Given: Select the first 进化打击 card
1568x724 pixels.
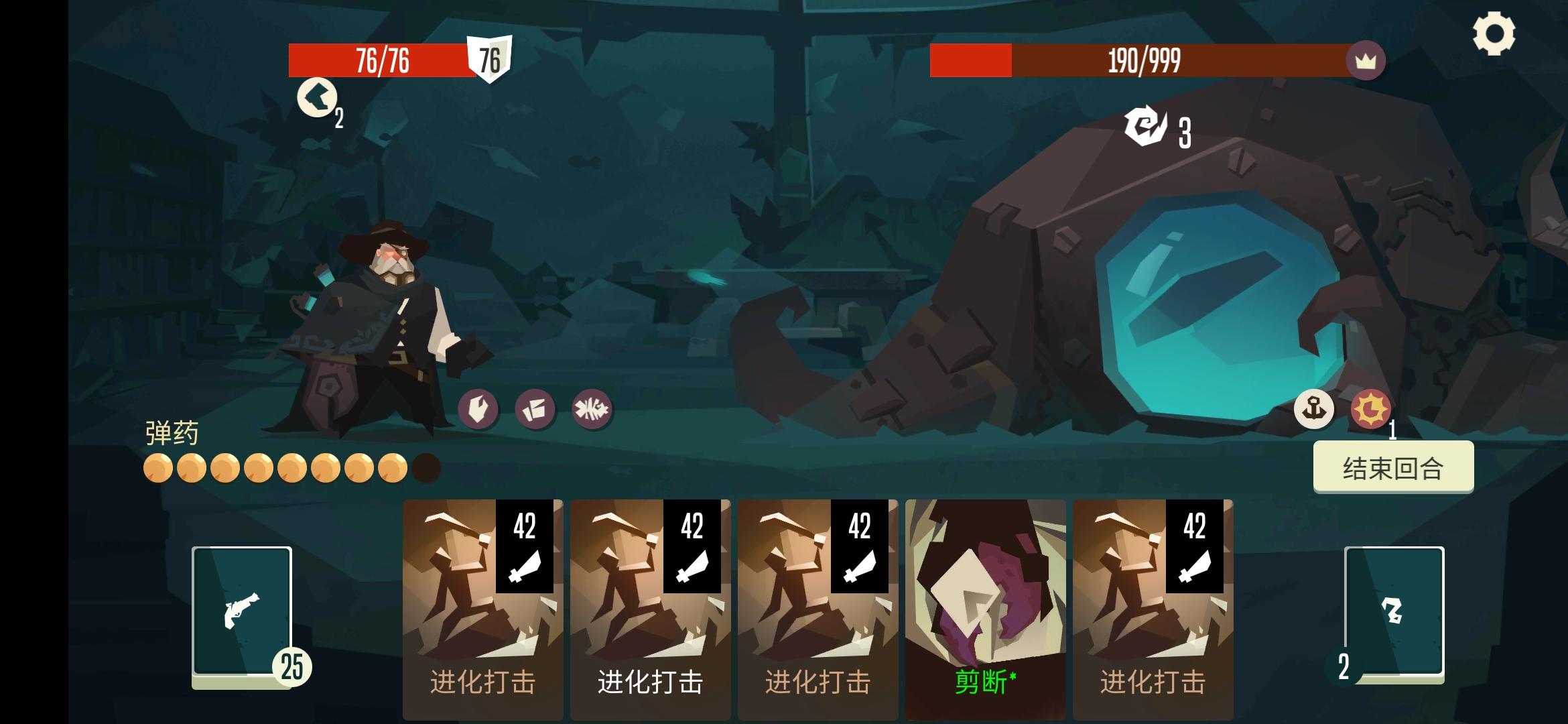Looking at the screenshot, I should click(x=482, y=603).
